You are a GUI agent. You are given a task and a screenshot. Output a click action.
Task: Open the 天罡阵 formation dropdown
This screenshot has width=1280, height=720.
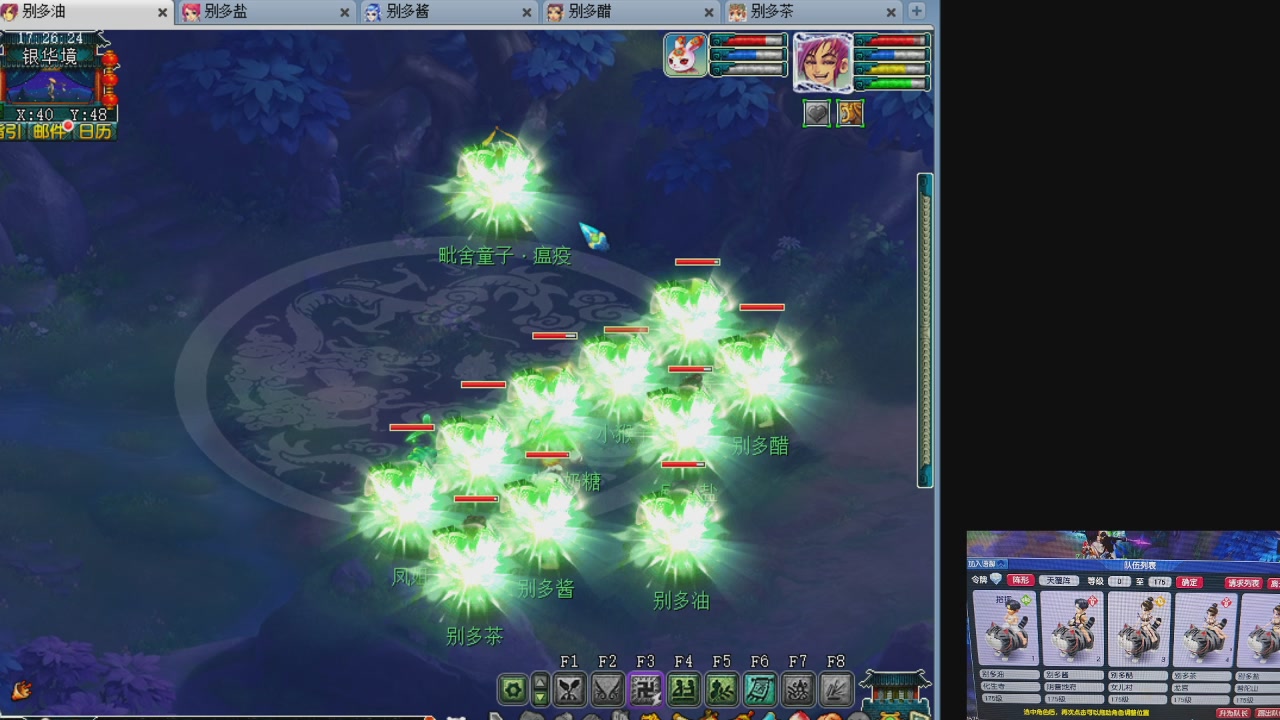tap(1059, 581)
